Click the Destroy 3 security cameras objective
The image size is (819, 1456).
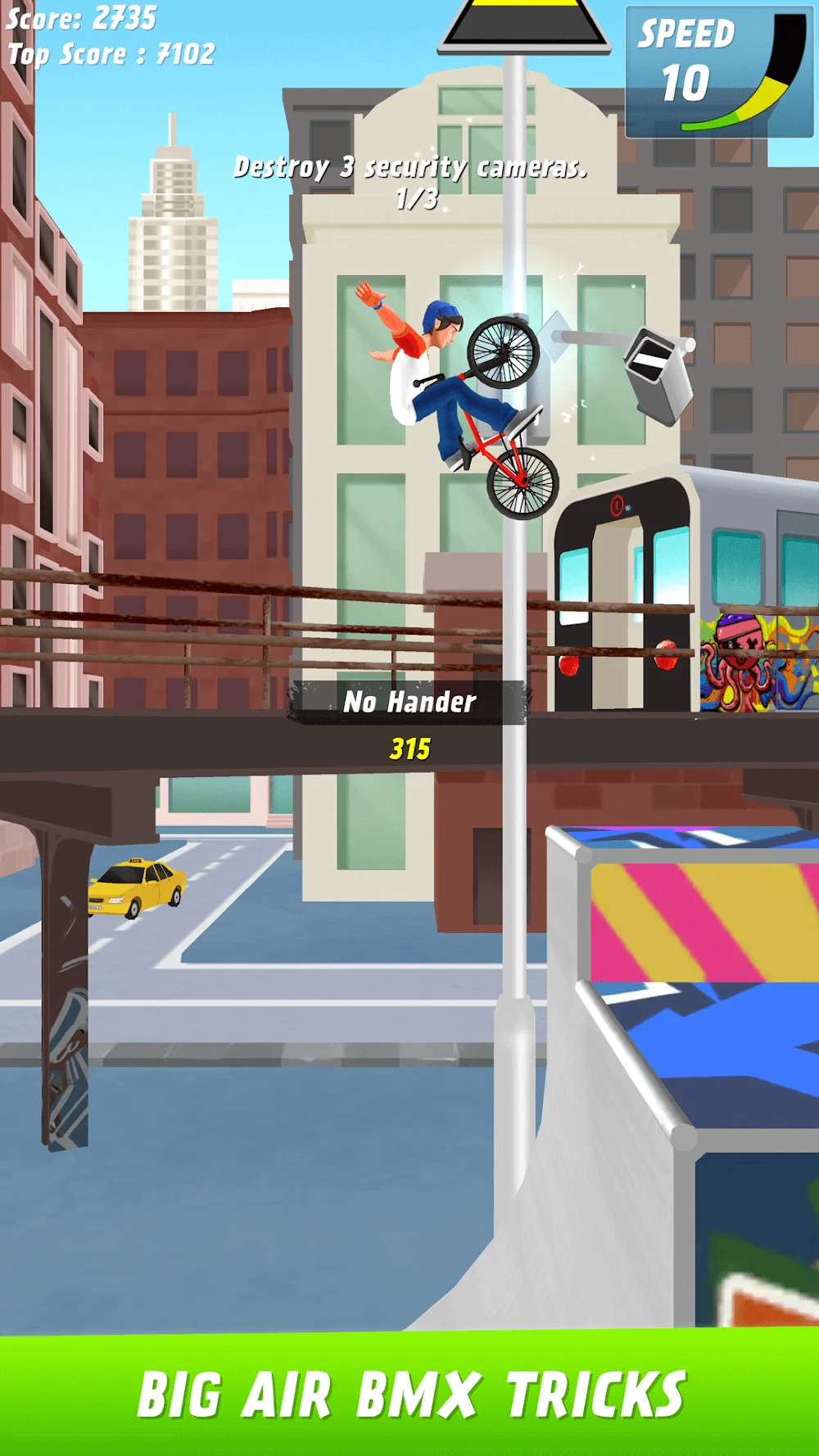[x=411, y=169]
